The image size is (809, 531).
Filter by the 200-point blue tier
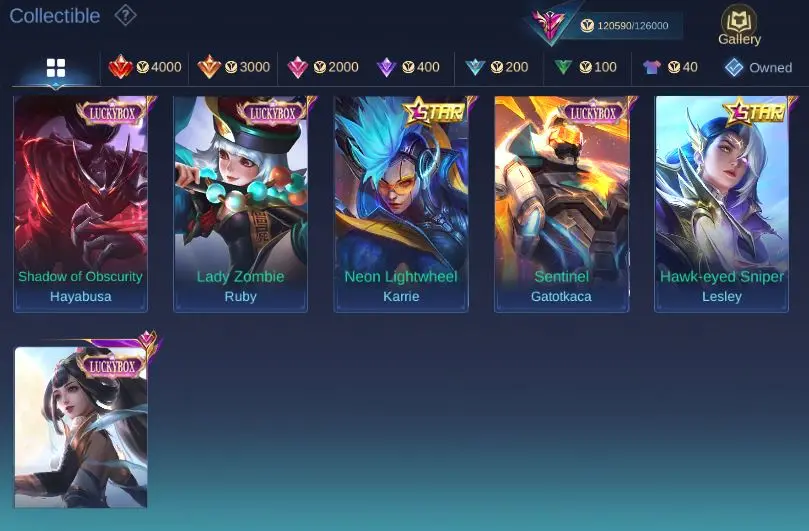pos(496,67)
